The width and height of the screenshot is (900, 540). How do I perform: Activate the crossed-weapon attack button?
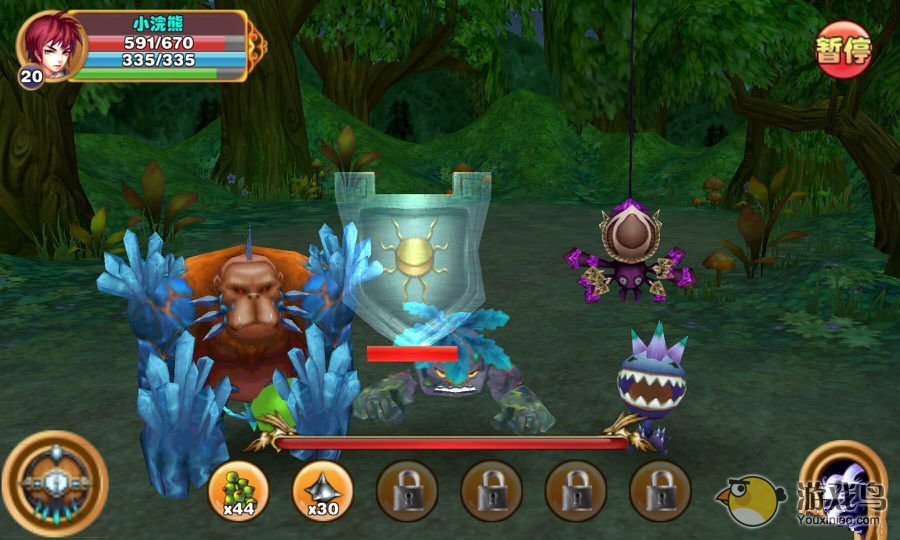point(54,483)
